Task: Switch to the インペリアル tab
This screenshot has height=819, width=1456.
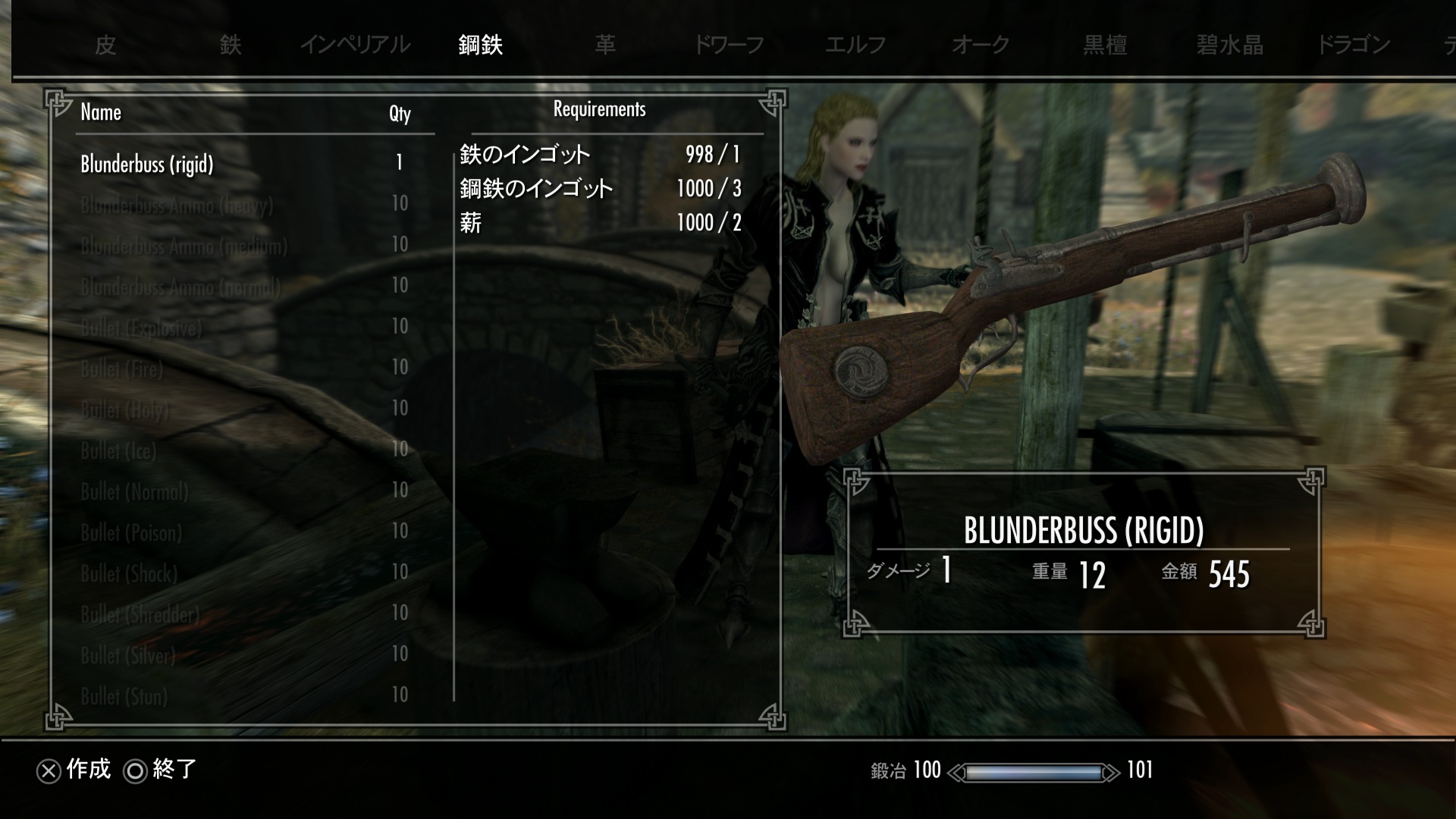Action: point(355,45)
